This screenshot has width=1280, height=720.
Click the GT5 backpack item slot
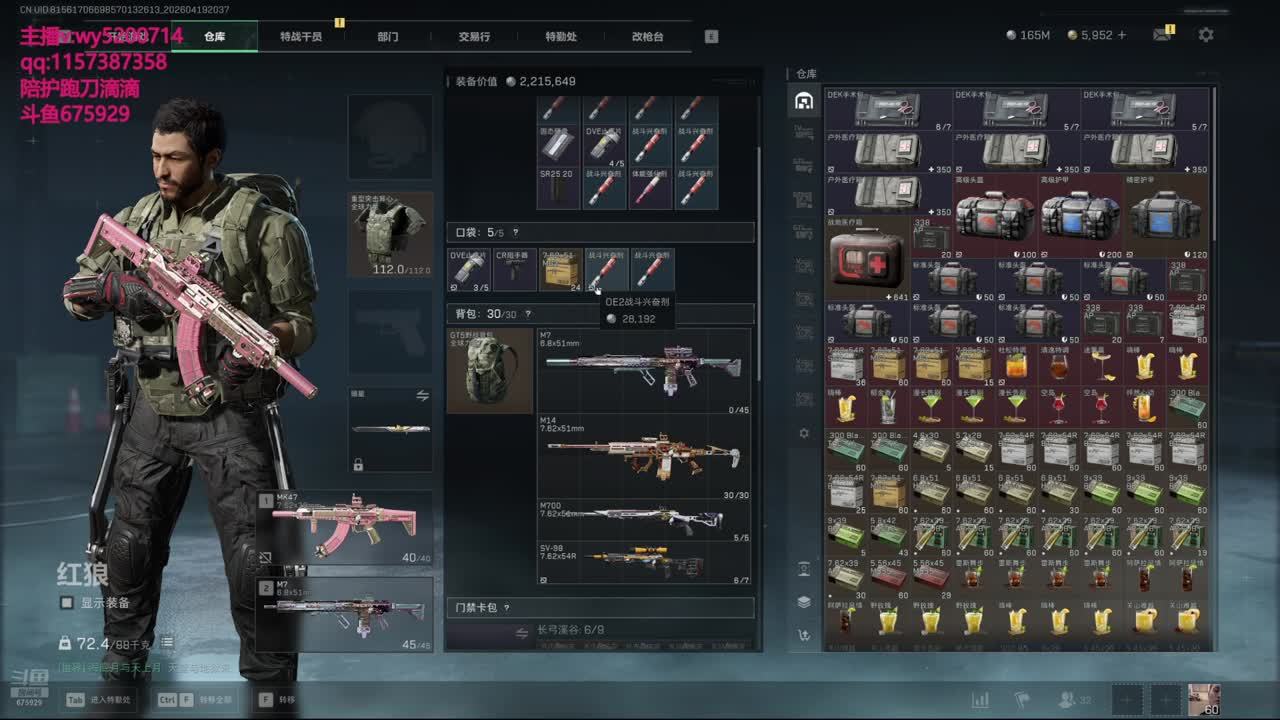[490, 370]
